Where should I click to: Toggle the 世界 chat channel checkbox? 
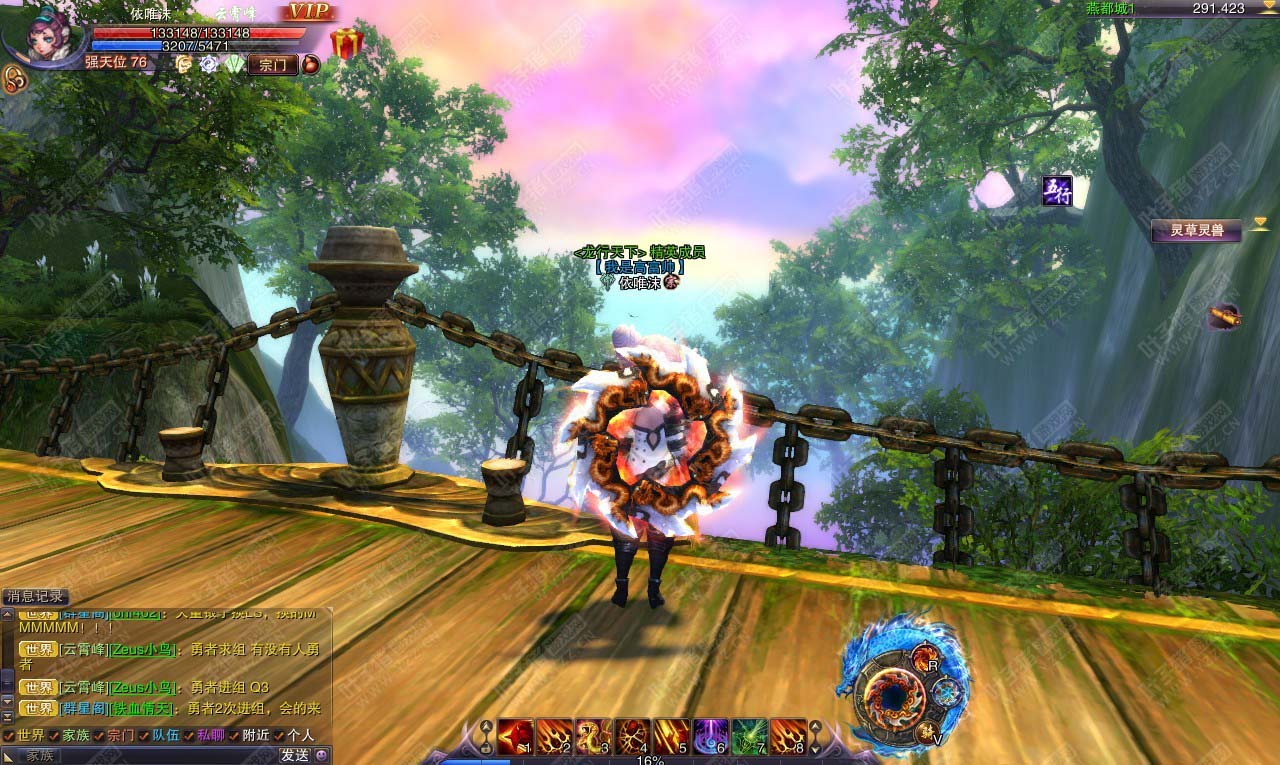tap(9, 735)
